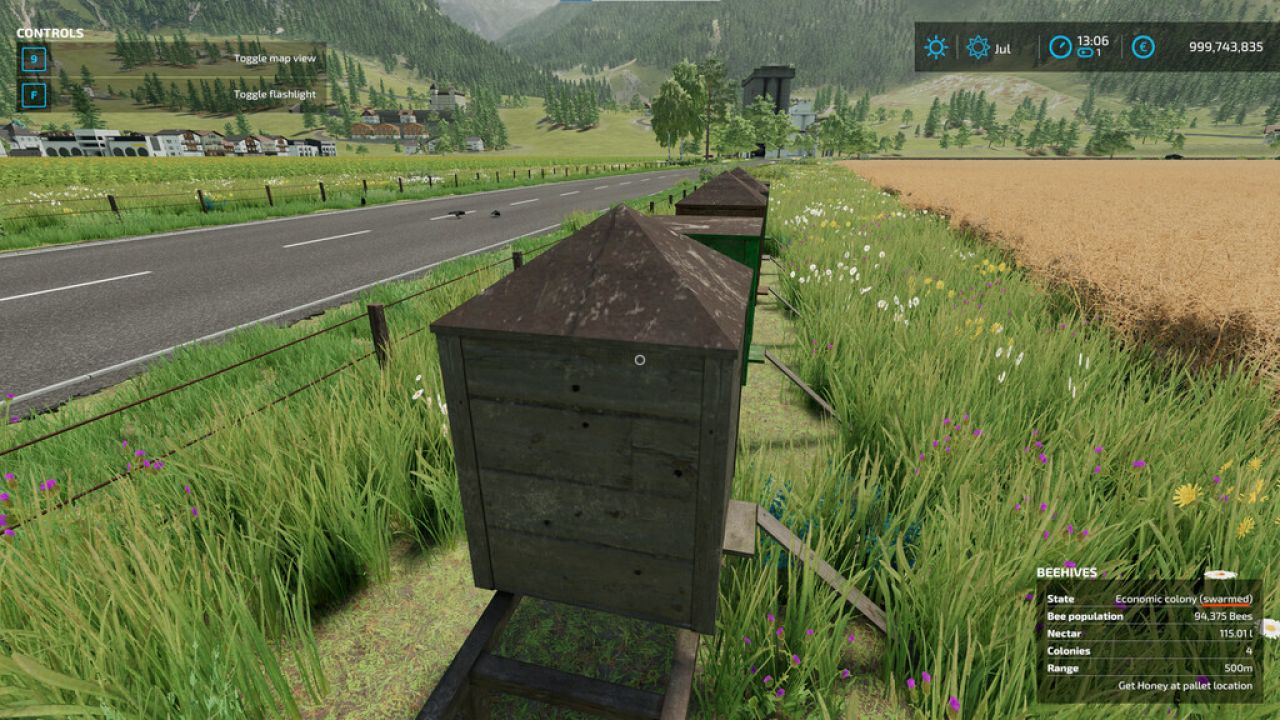Select the euro currency icon

coord(1141,47)
